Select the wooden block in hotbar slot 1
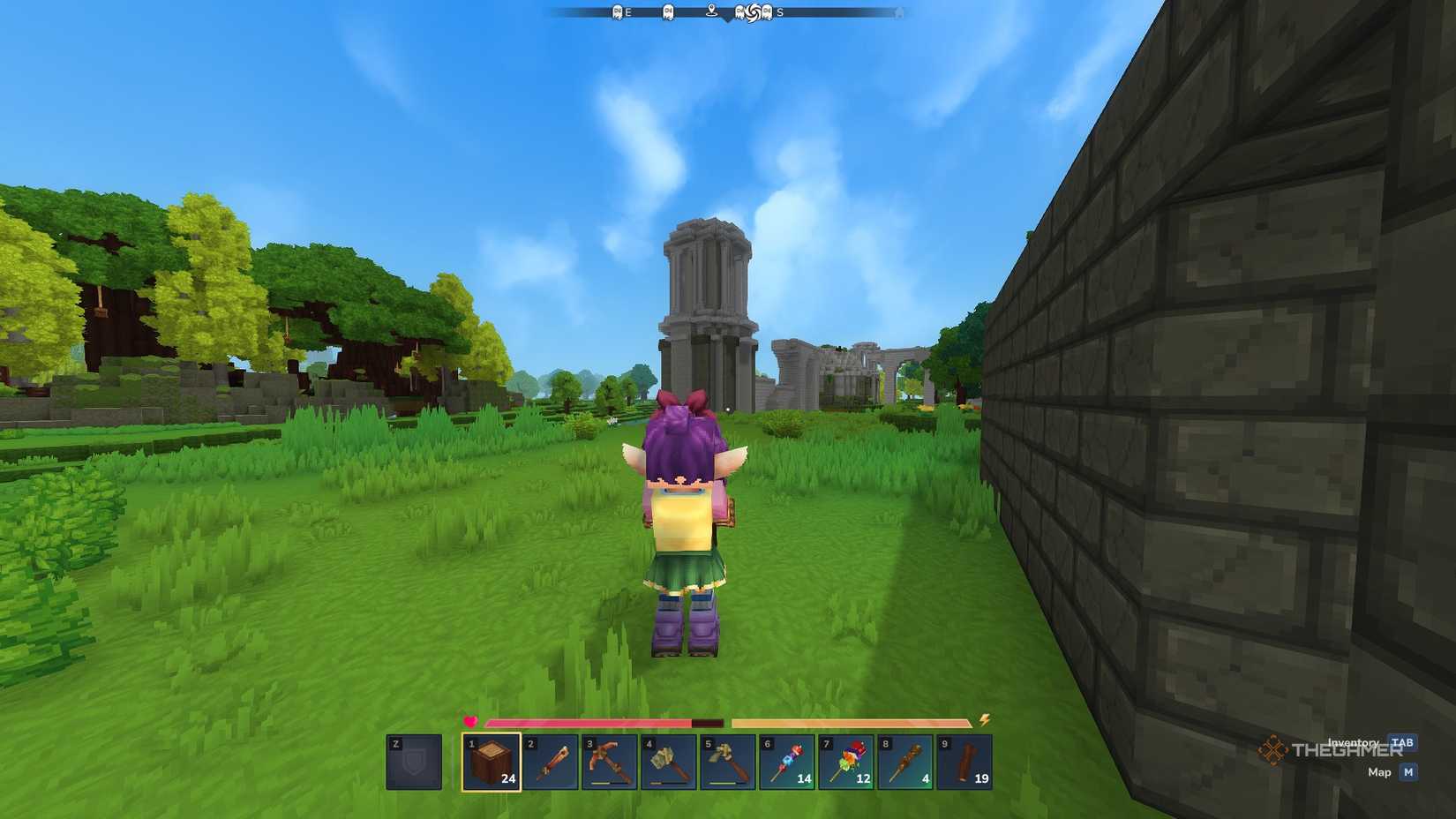 pos(492,762)
